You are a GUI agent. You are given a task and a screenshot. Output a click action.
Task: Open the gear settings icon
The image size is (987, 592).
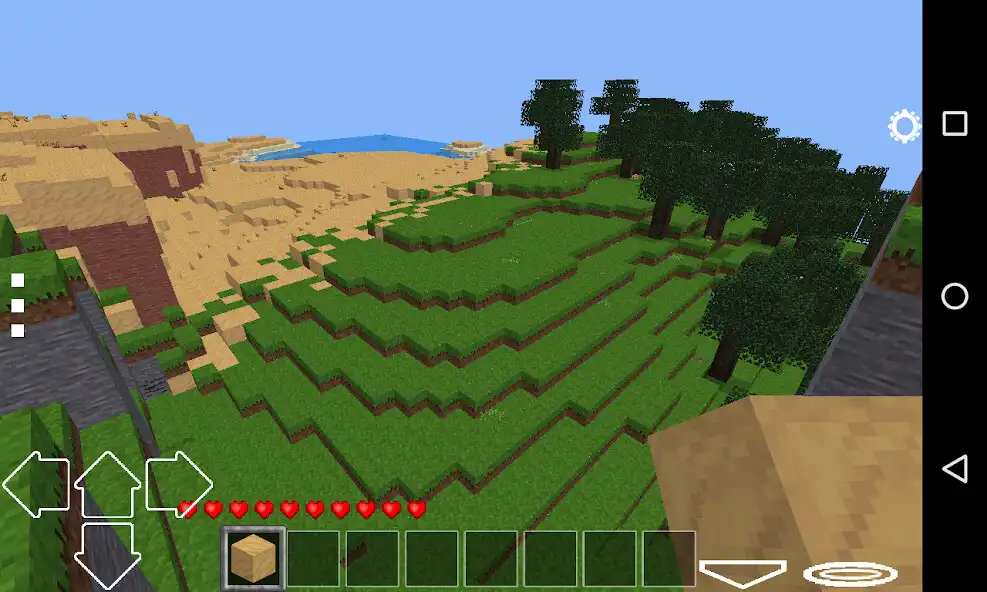pos(904,127)
